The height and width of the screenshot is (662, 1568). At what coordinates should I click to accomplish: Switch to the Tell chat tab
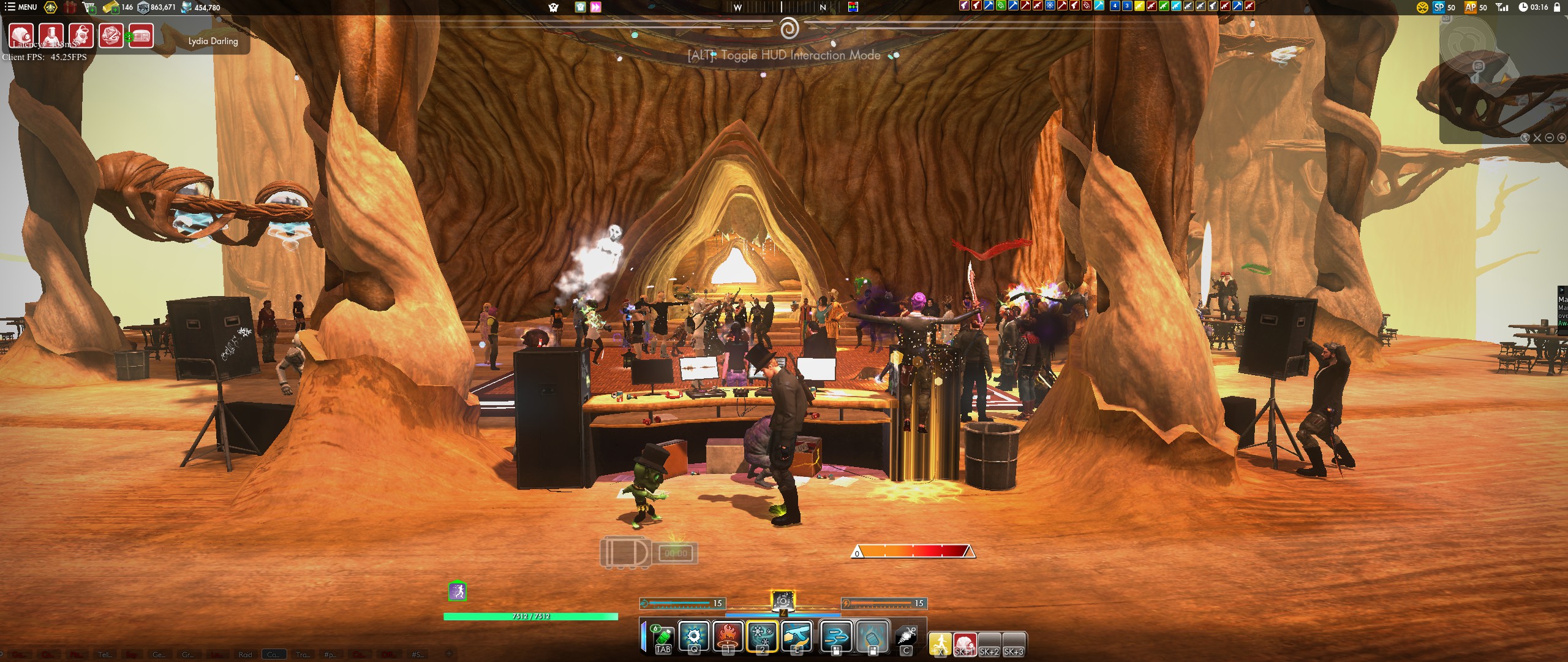click(105, 655)
